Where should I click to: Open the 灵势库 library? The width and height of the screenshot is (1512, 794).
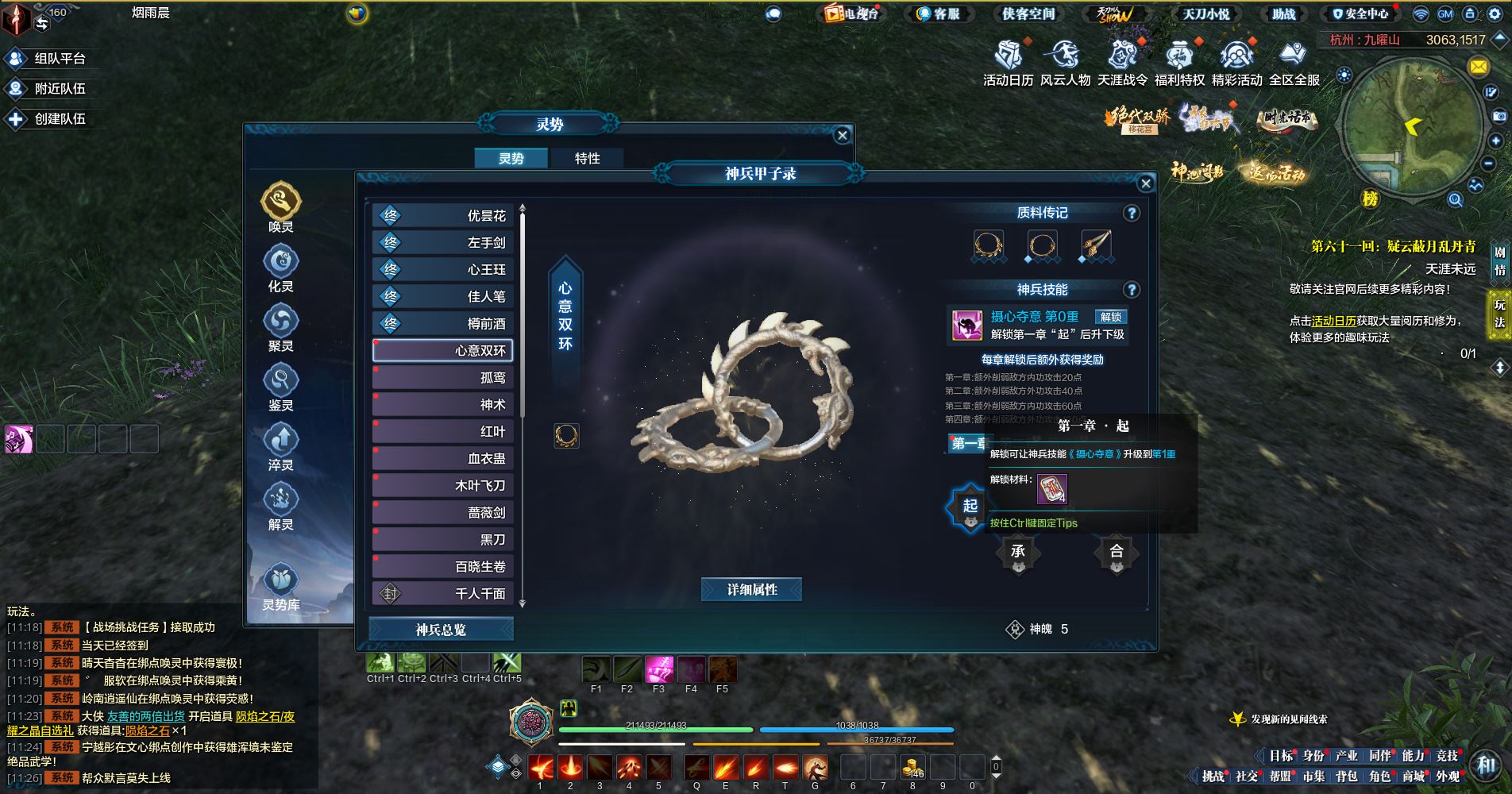coord(281,588)
